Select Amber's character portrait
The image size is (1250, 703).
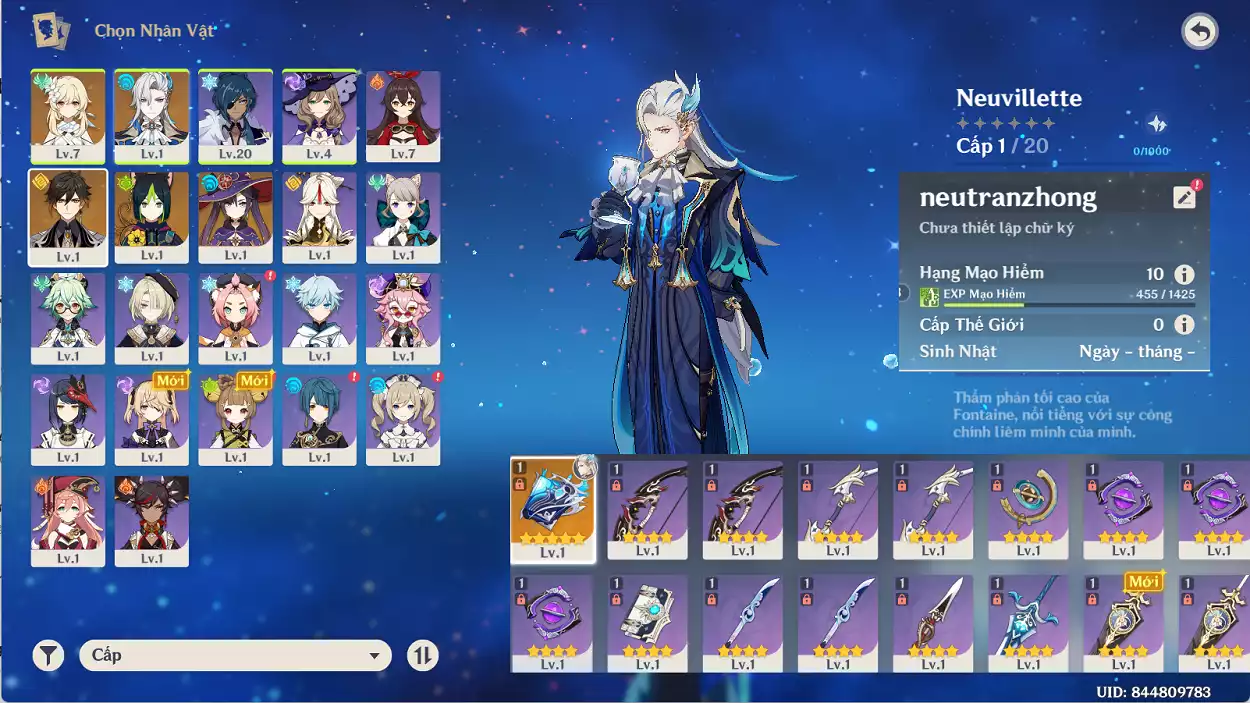click(x=403, y=115)
